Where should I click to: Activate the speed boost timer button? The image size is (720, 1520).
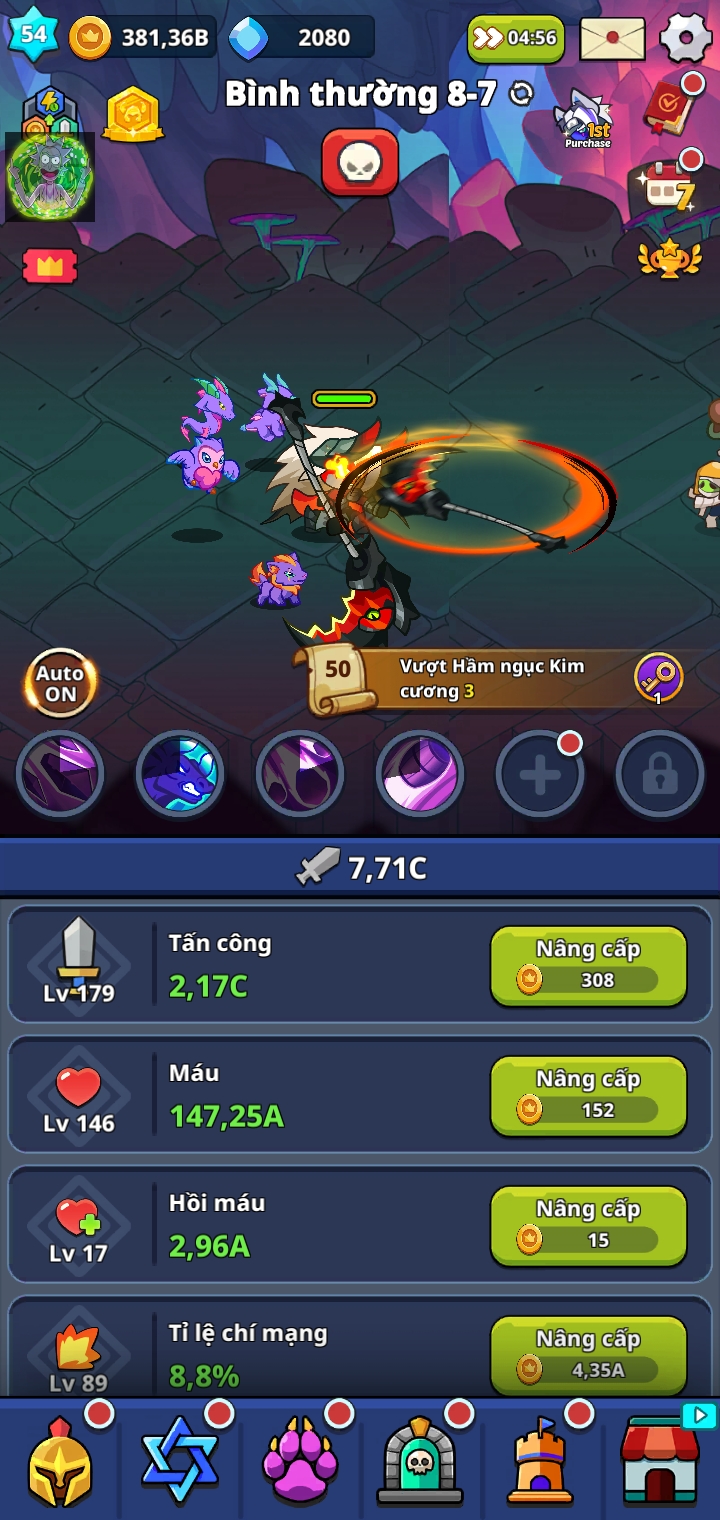pos(516,38)
